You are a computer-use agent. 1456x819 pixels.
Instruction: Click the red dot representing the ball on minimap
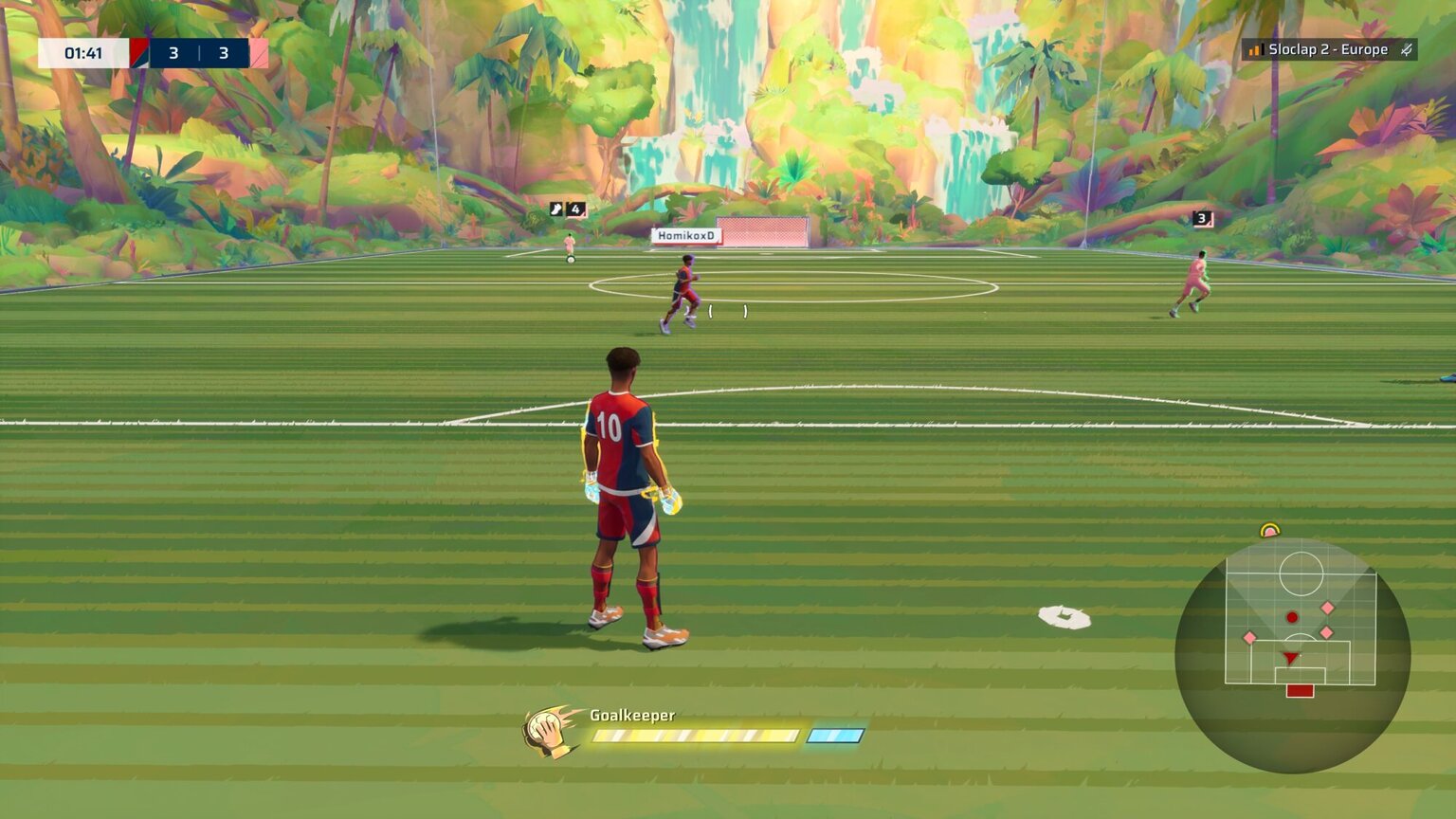(x=1292, y=617)
